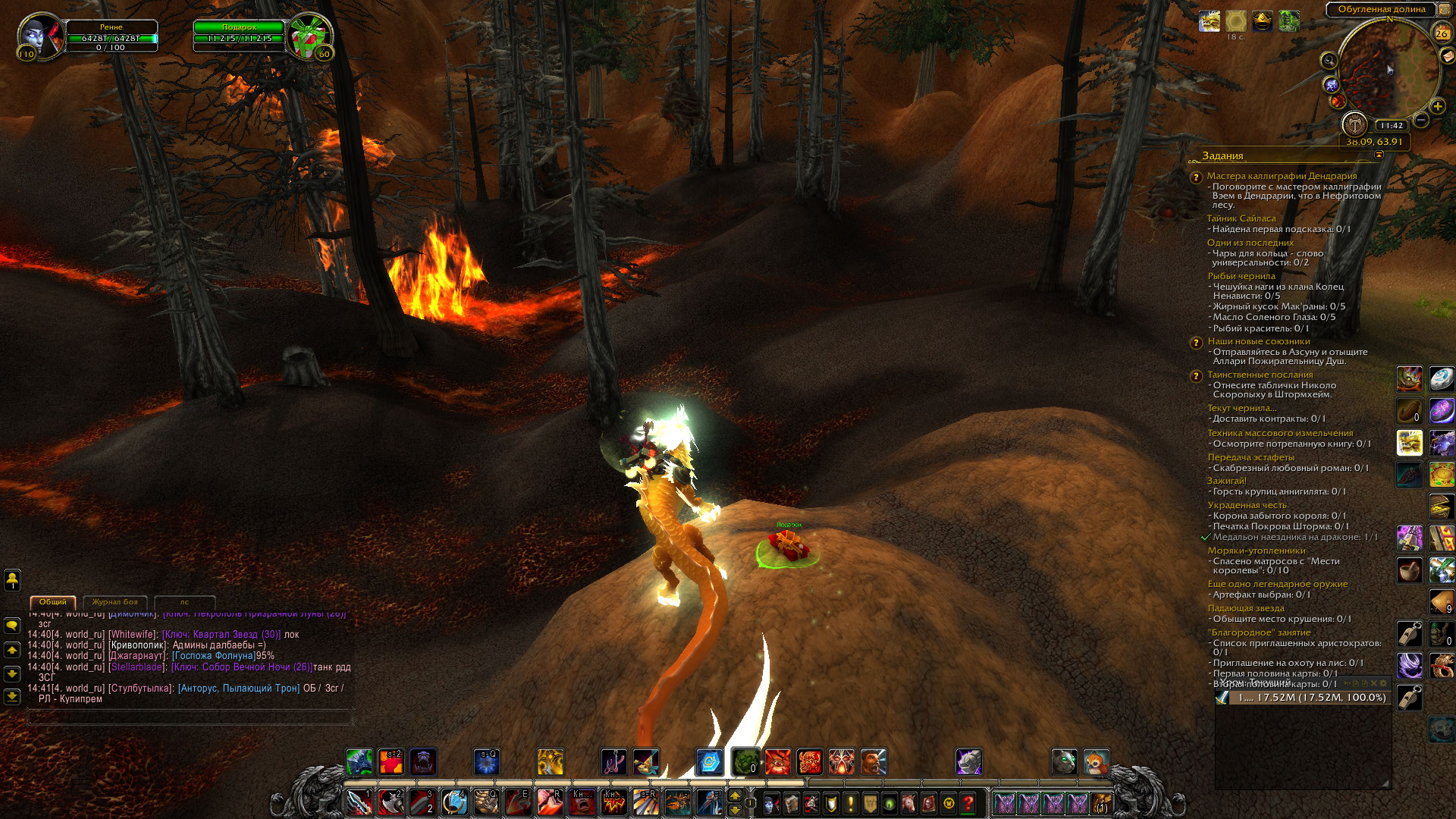Click the minimap zoom-in plus button
Image resolution: width=1456 pixels, height=819 pixels.
point(1437,106)
